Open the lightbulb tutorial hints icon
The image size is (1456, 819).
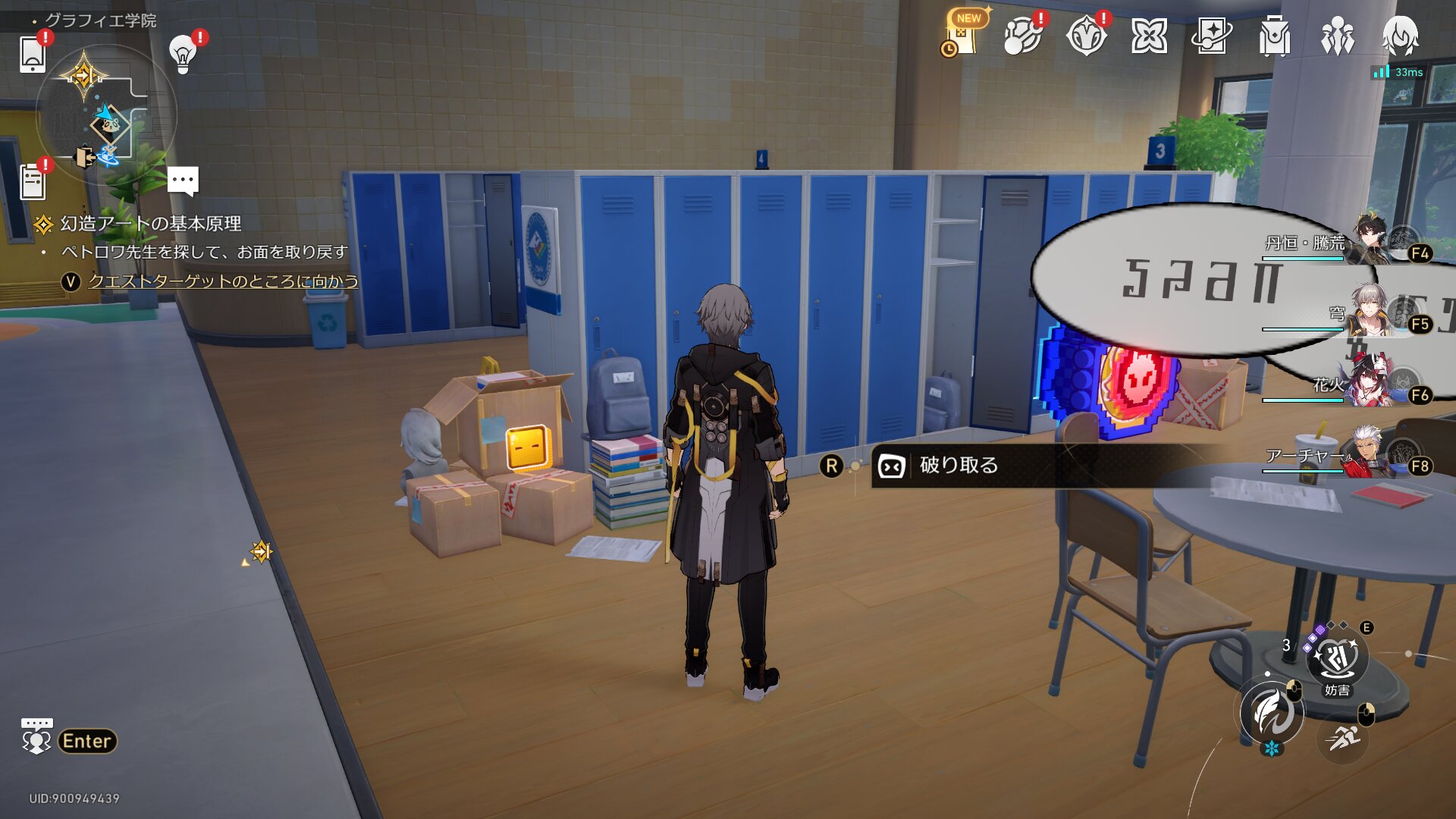(183, 54)
